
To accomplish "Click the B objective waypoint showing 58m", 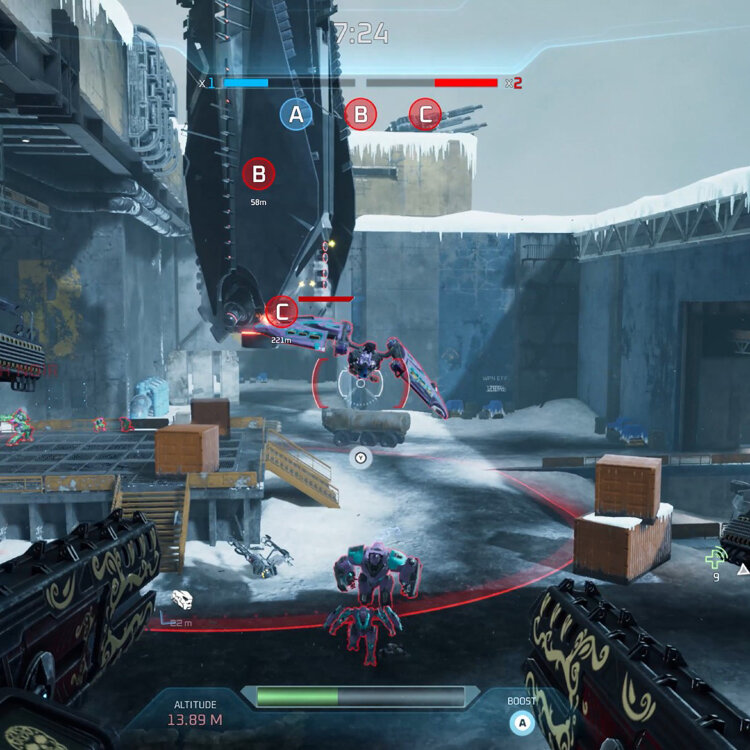I will click(258, 175).
